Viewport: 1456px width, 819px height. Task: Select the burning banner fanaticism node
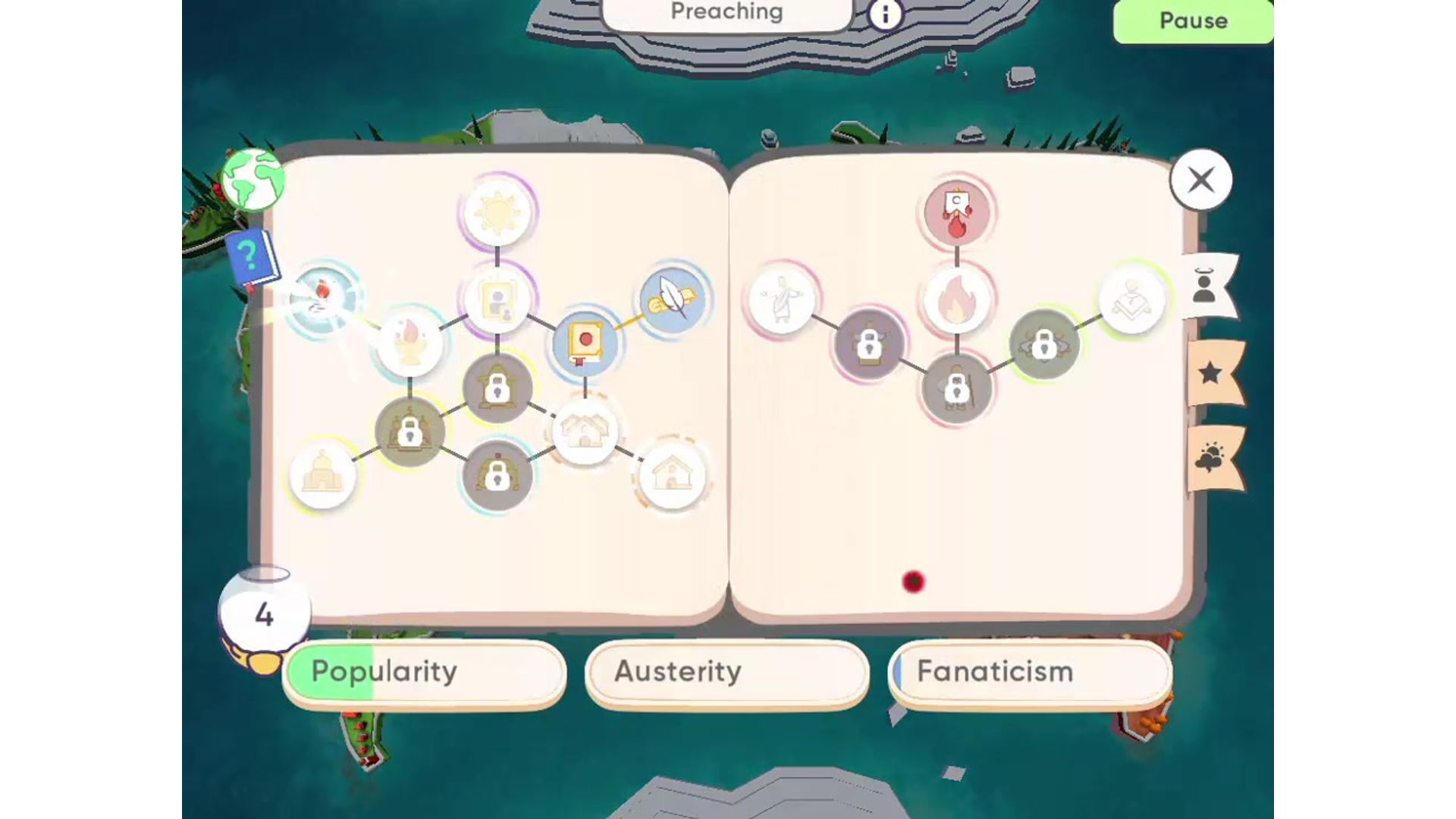click(957, 214)
